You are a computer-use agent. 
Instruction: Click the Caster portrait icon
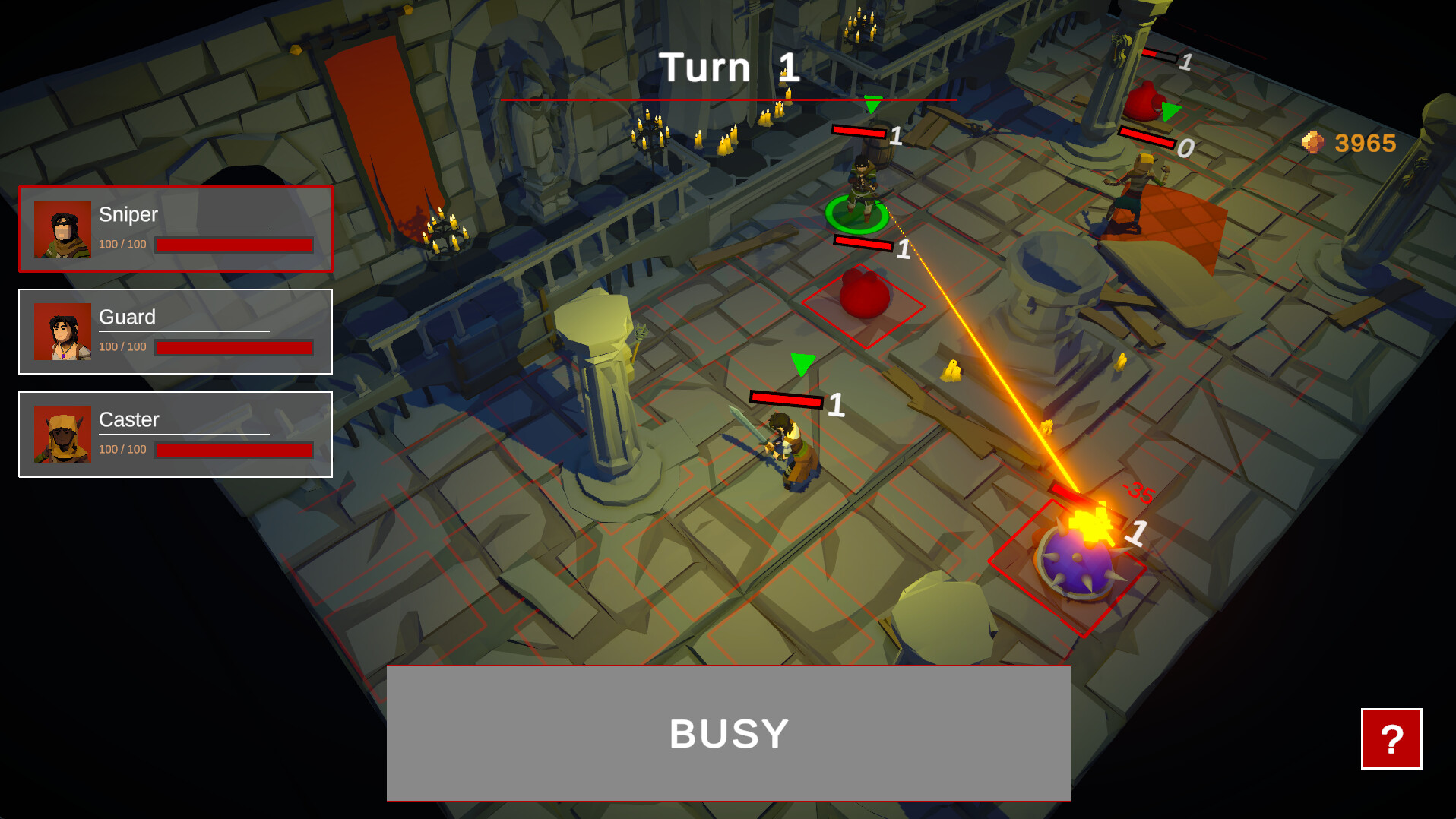coord(64,435)
